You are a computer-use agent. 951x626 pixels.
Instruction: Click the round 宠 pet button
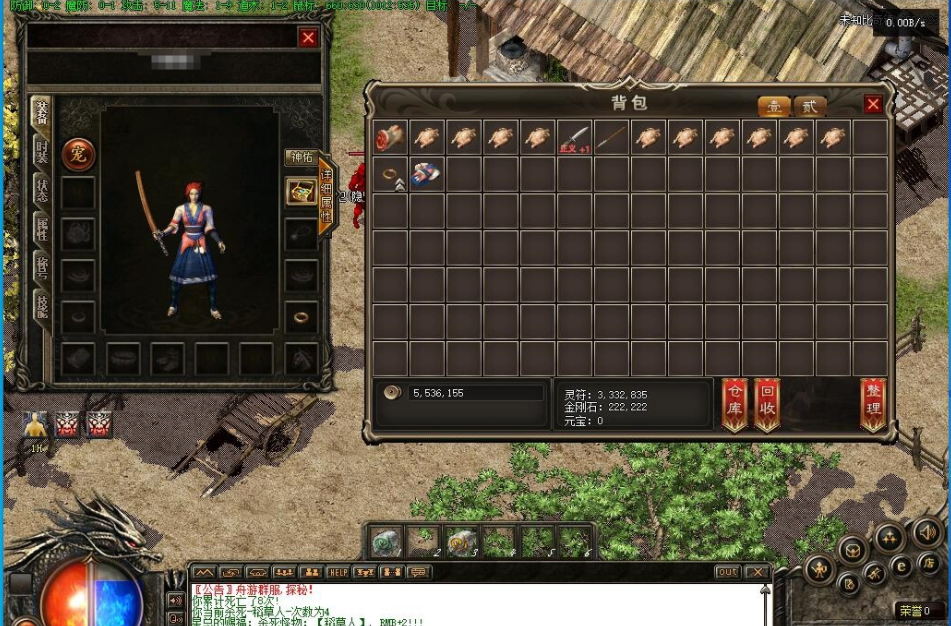point(78,154)
